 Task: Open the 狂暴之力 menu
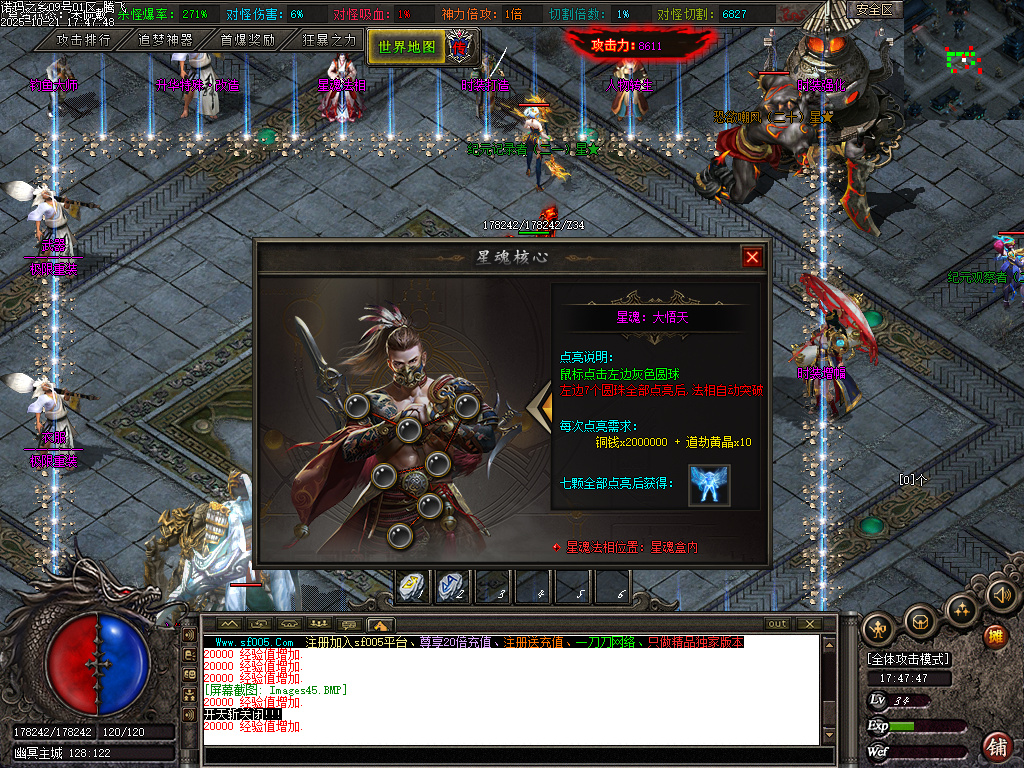pyautogui.click(x=329, y=40)
